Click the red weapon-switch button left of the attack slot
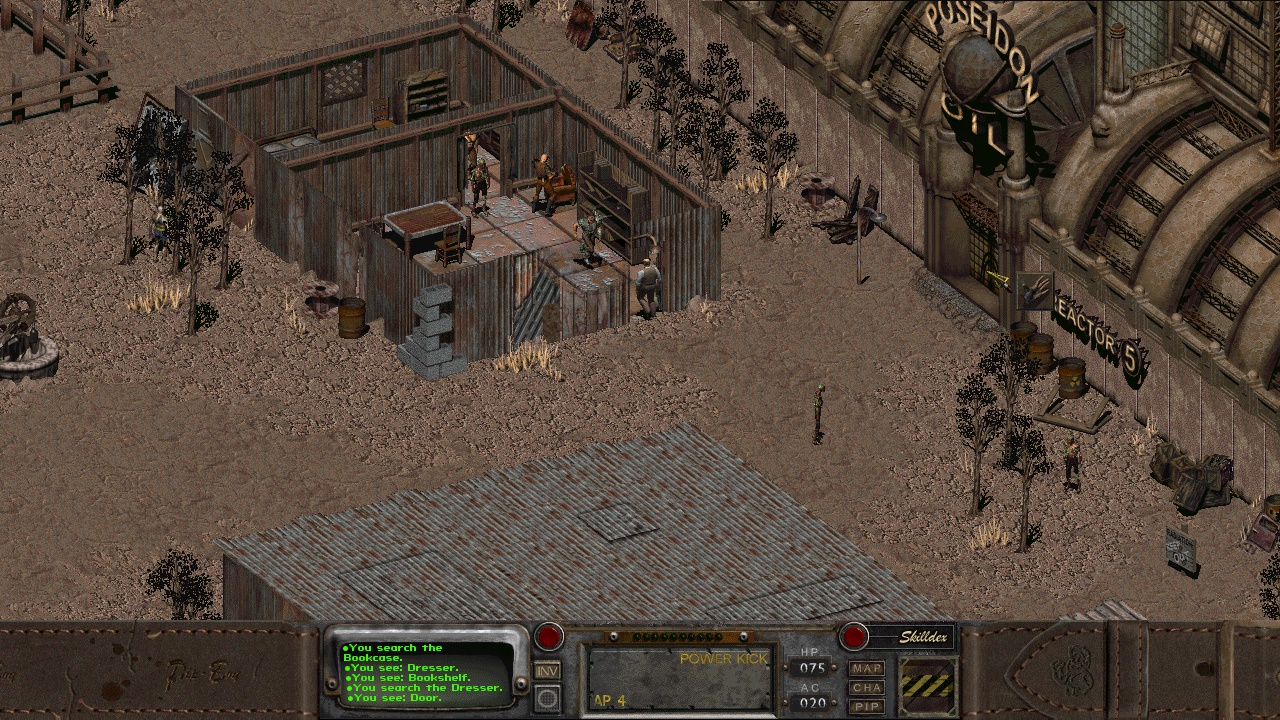1280x720 pixels. tap(548, 636)
